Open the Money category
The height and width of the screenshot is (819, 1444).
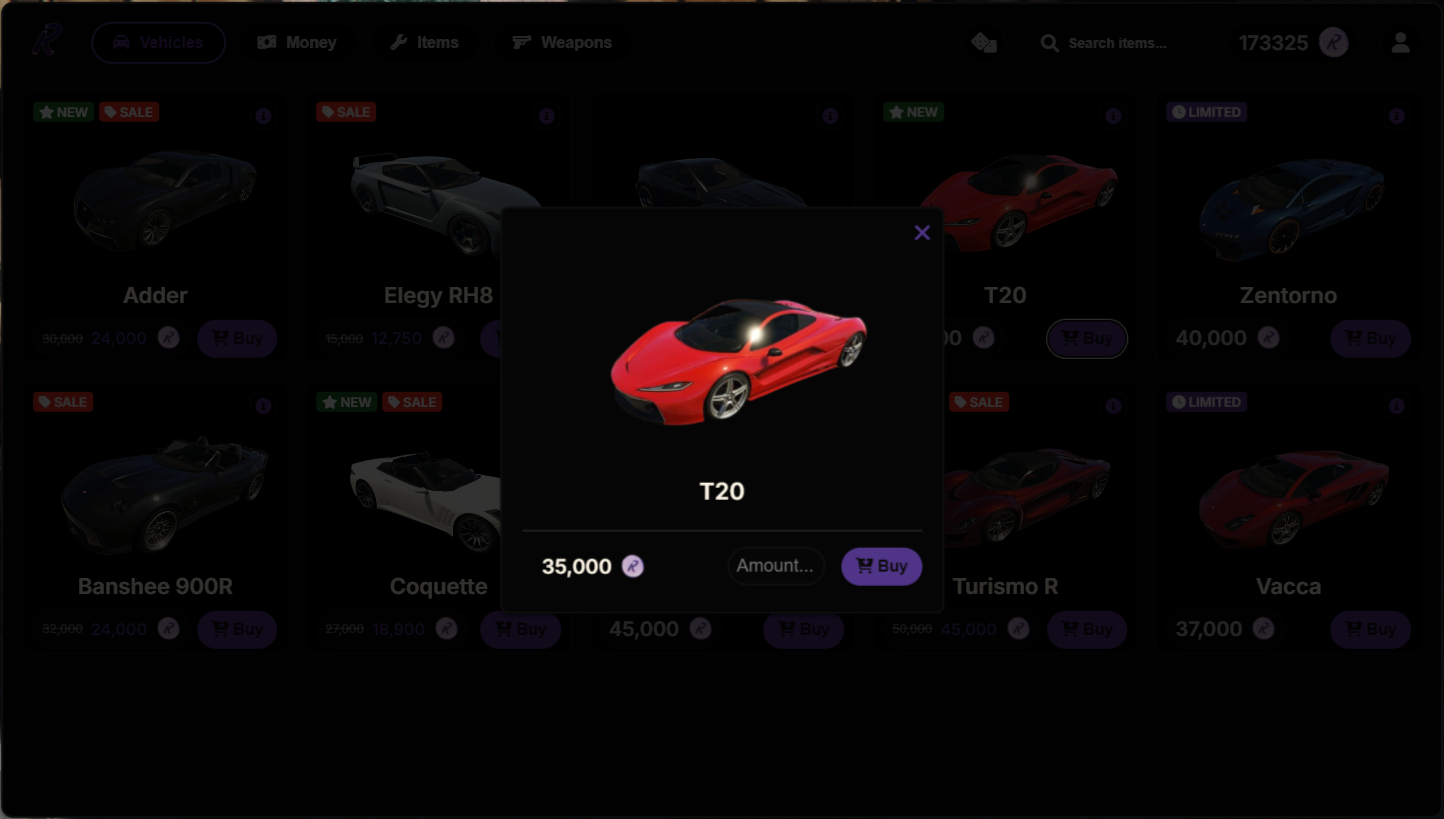point(297,43)
